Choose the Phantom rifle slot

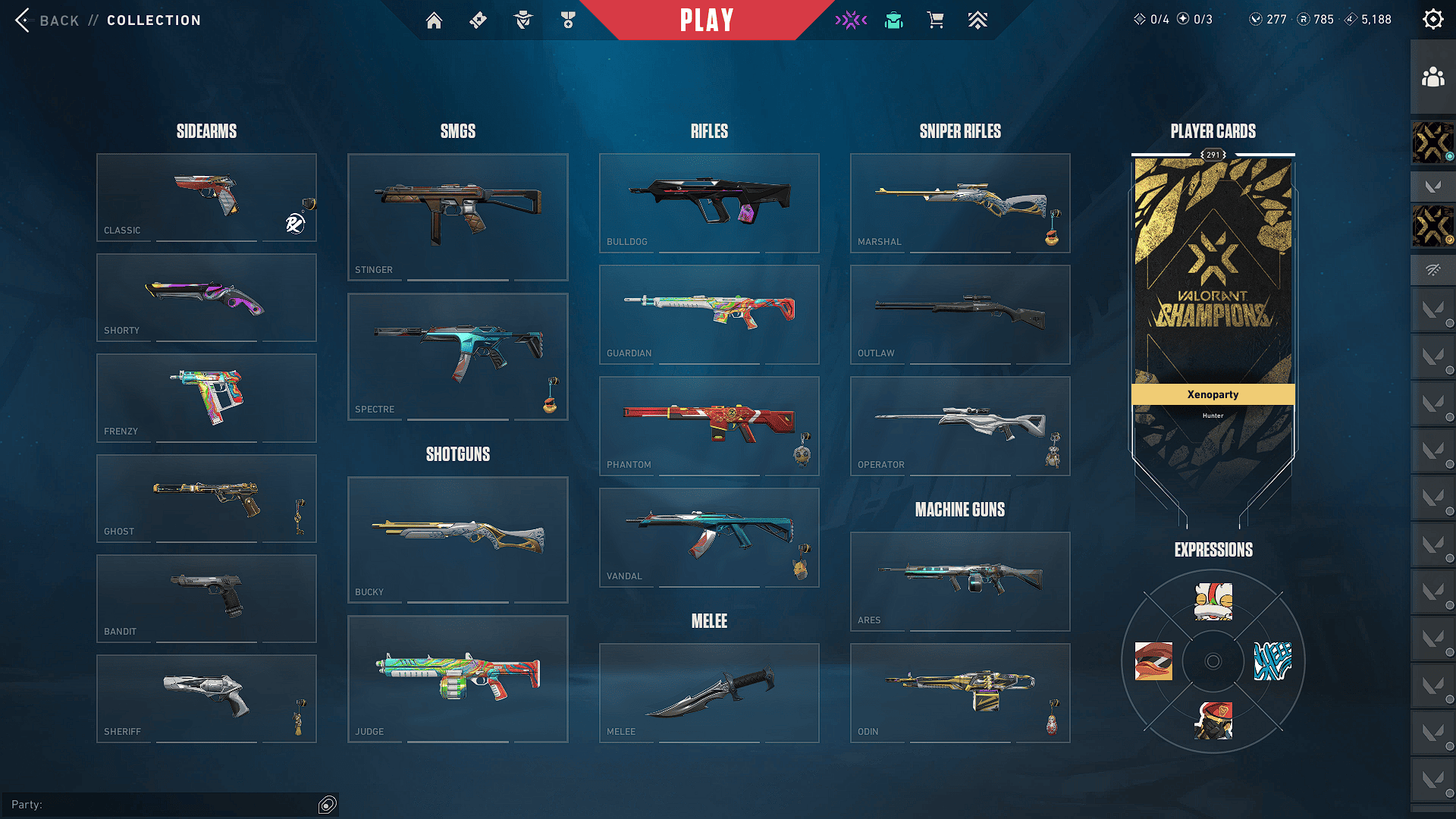[709, 425]
